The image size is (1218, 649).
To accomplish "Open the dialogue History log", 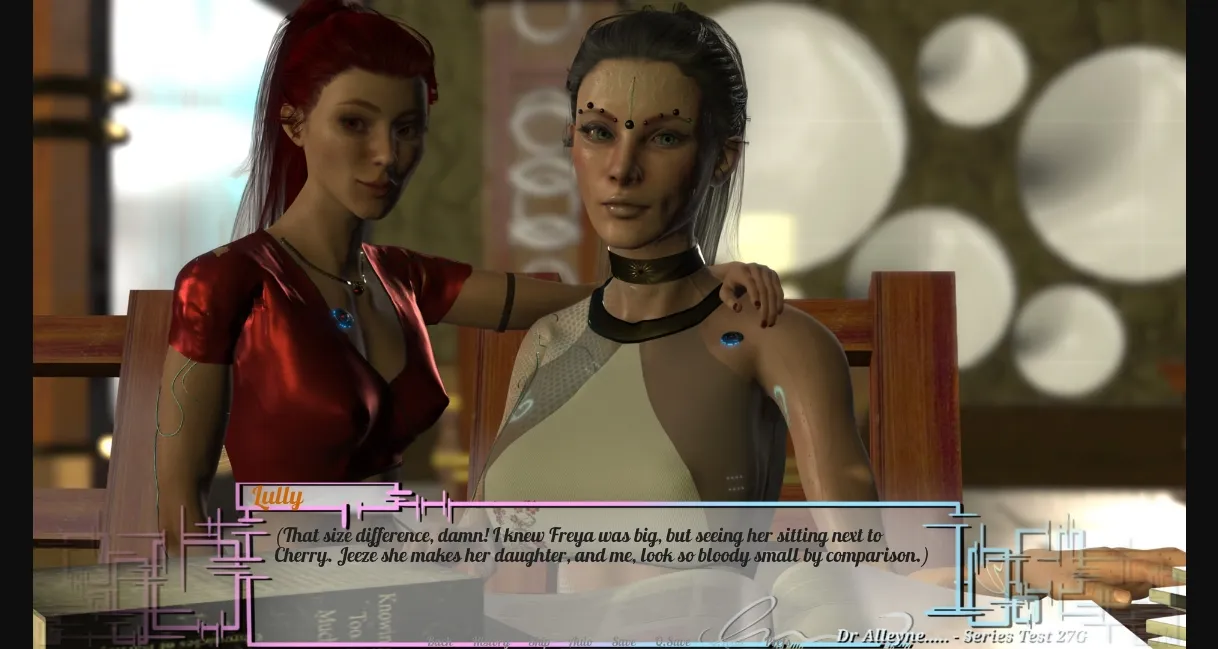I will 491,642.
